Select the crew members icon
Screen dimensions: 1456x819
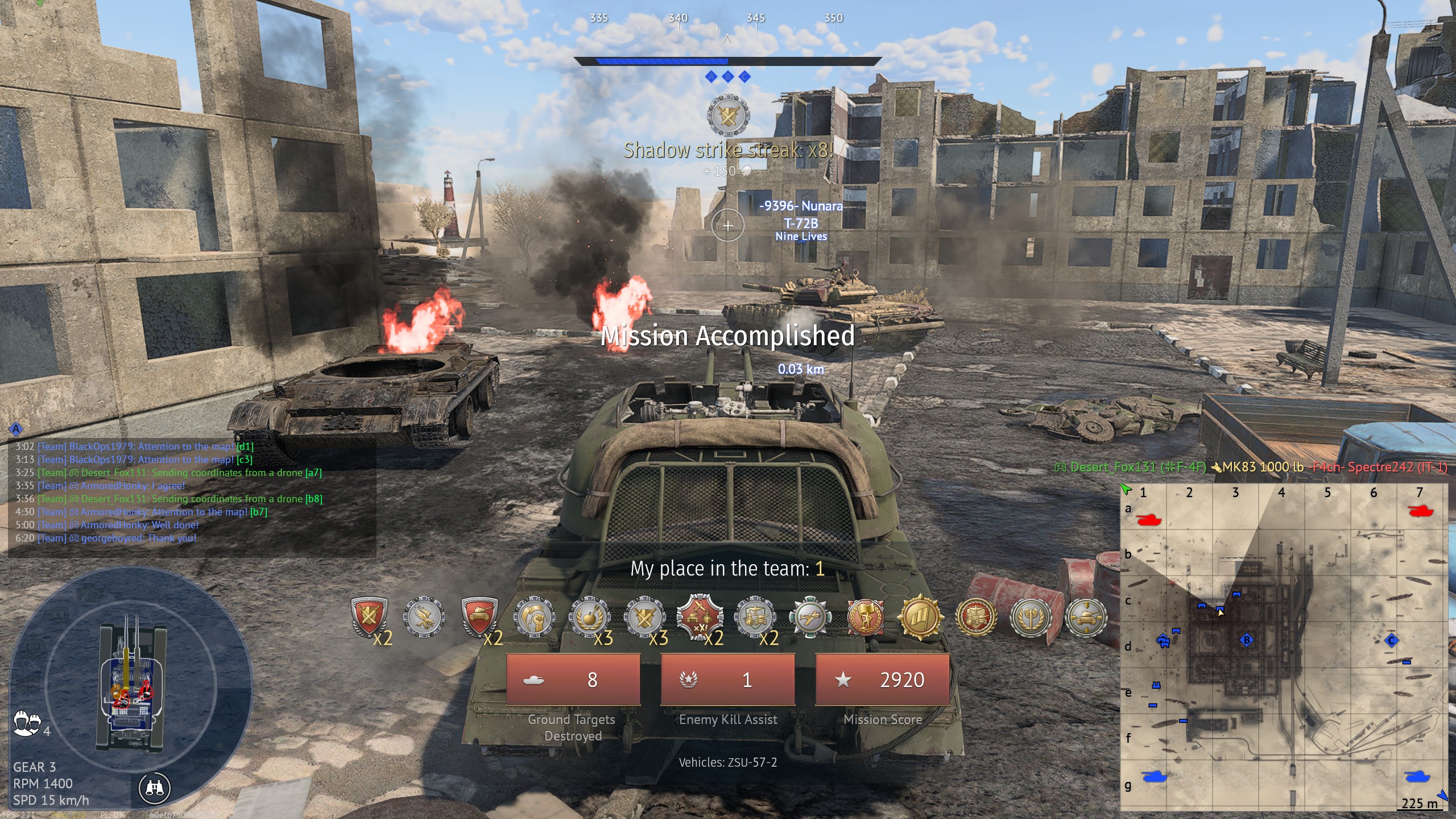pyautogui.click(x=27, y=723)
